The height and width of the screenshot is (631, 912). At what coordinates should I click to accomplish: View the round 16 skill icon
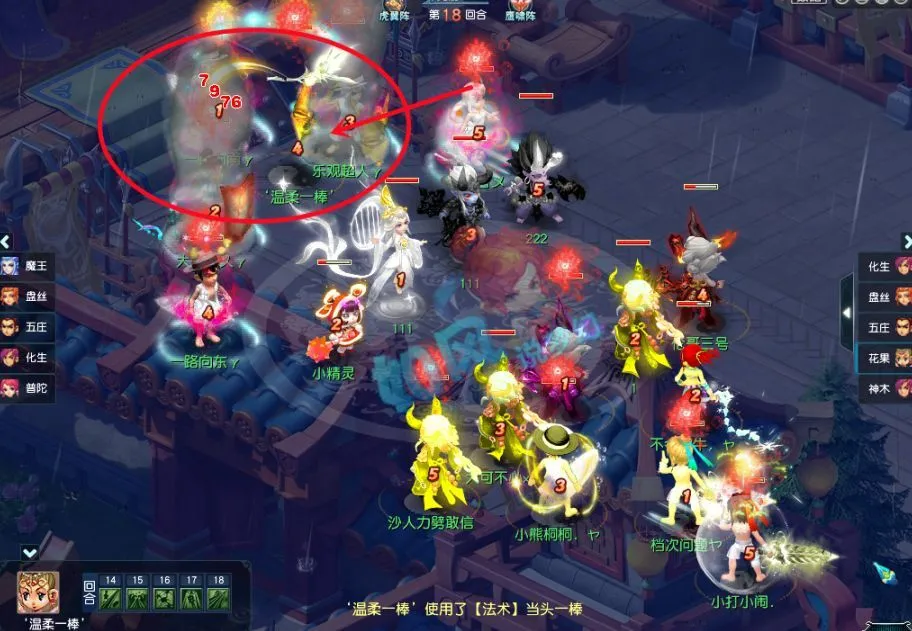pos(165,598)
